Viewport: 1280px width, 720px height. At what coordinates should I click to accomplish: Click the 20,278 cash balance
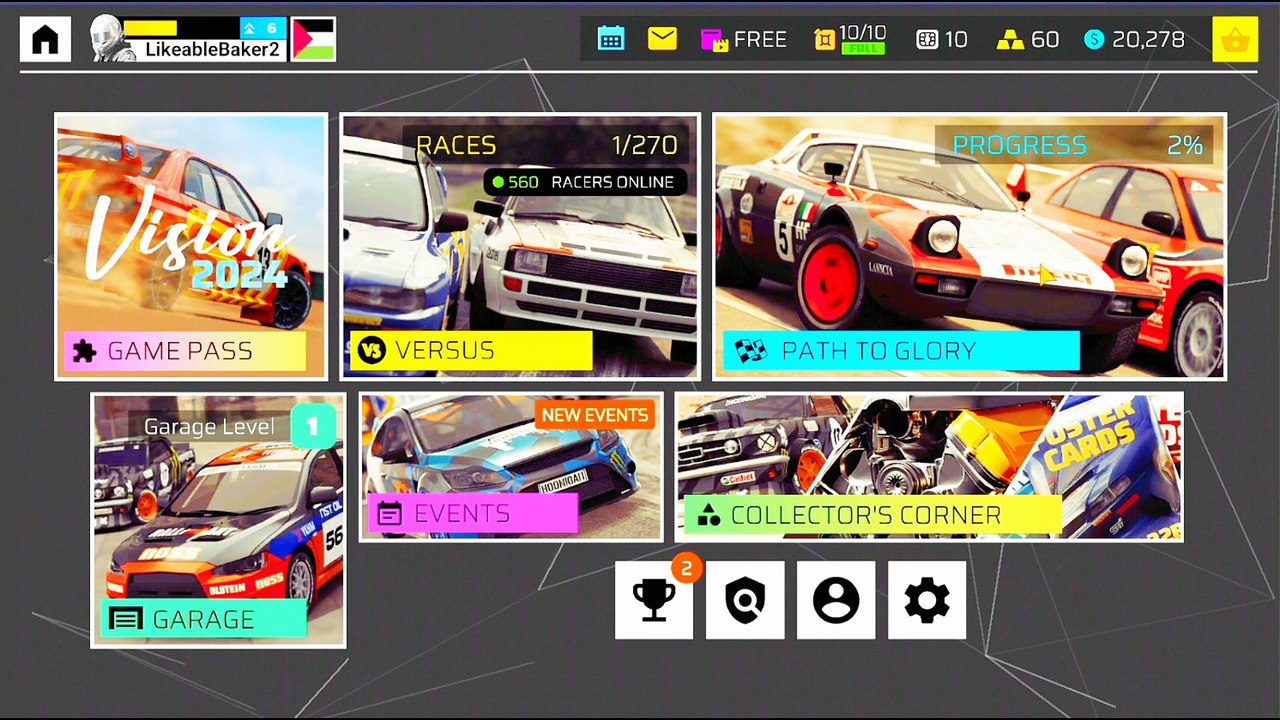click(x=1134, y=40)
